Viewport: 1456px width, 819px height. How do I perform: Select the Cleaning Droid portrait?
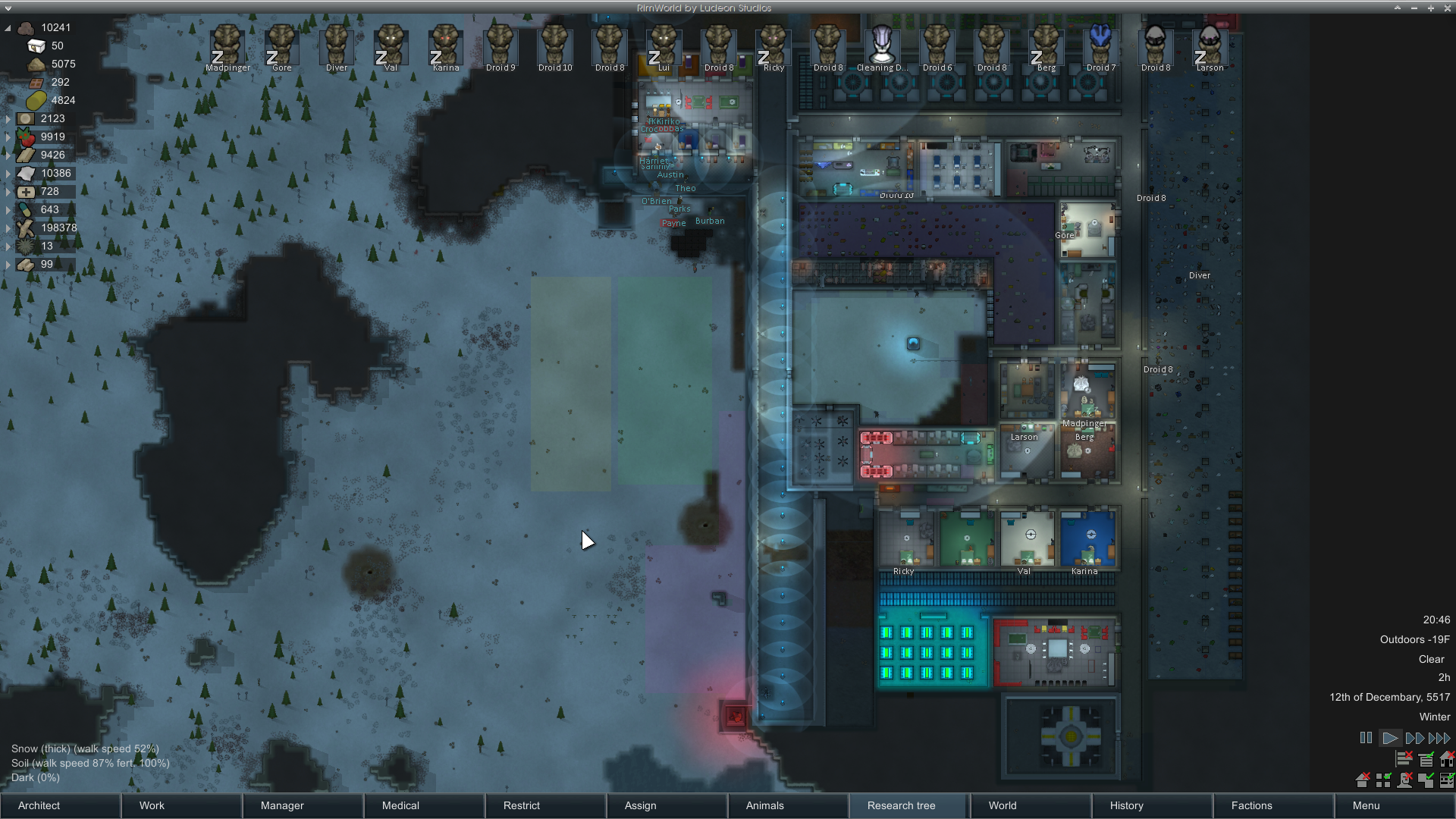pyautogui.click(x=882, y=45)
